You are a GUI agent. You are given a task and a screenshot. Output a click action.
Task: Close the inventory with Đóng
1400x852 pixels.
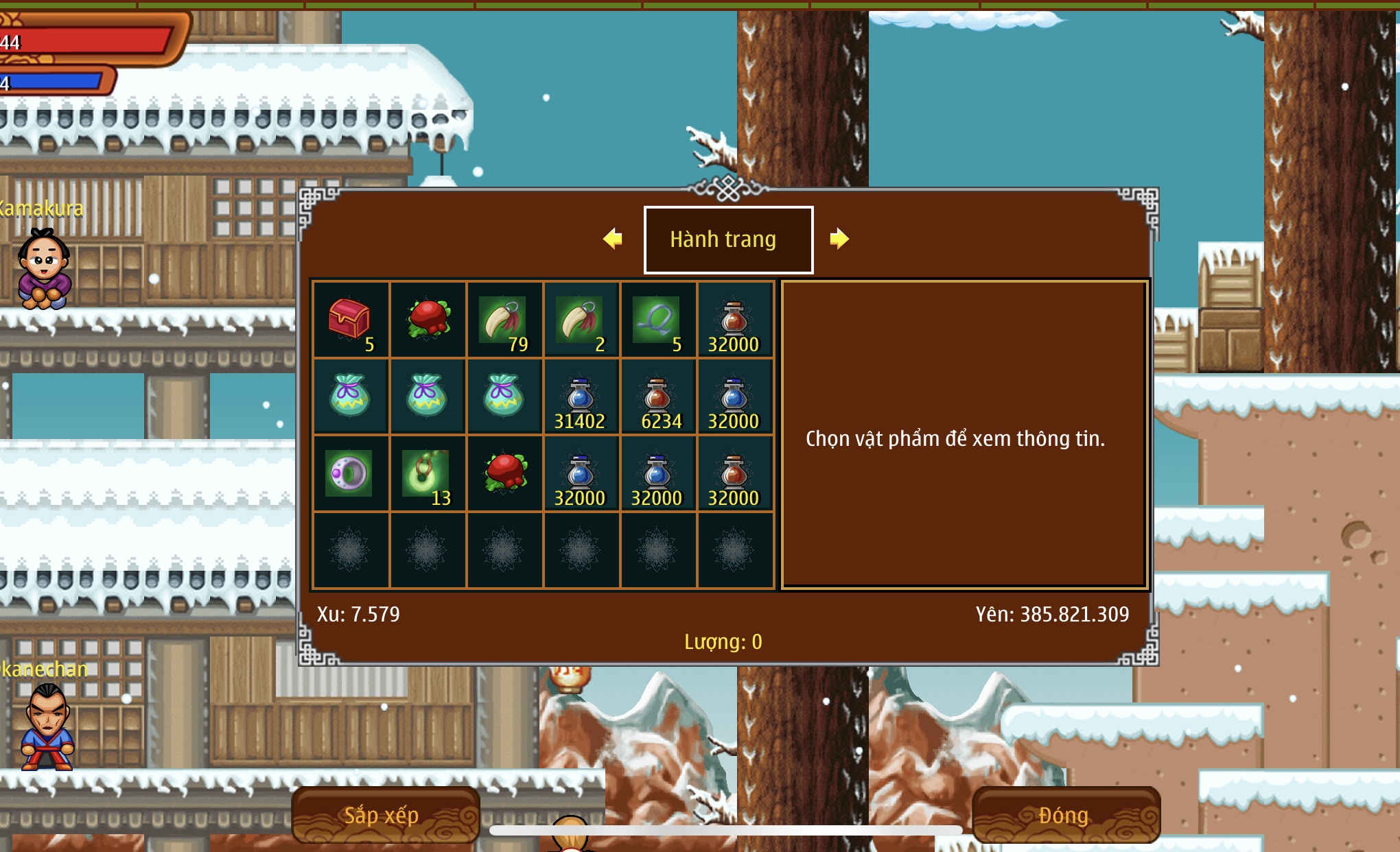pos(1065,815)
